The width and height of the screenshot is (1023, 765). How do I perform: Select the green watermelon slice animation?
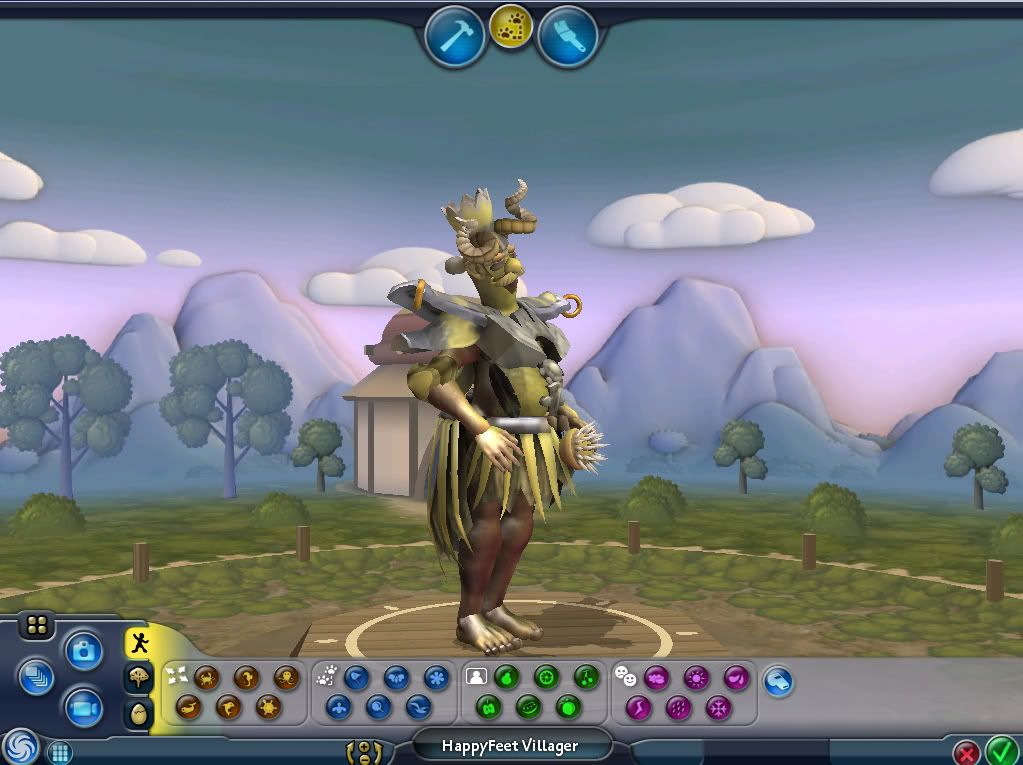529,708
